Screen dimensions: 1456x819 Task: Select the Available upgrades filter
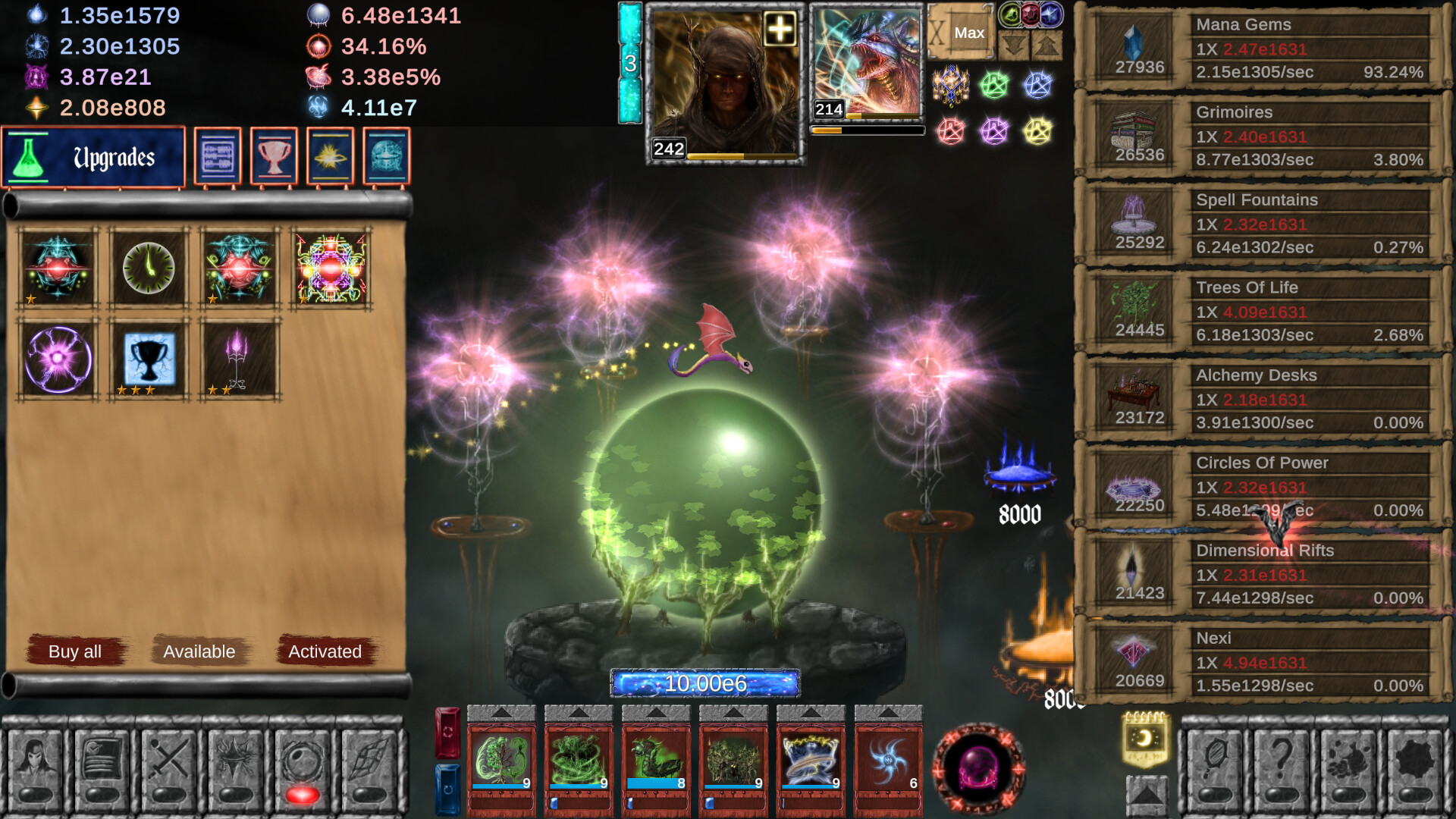tap(199, 651)
